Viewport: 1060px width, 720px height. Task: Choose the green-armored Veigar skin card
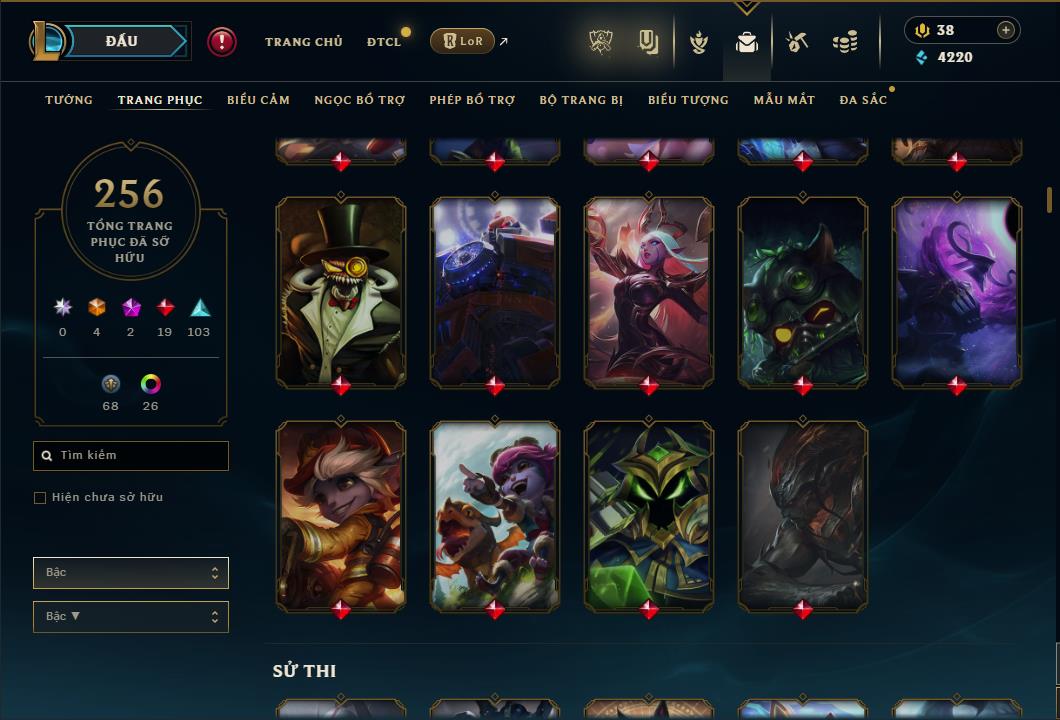(x=649, y=514)
